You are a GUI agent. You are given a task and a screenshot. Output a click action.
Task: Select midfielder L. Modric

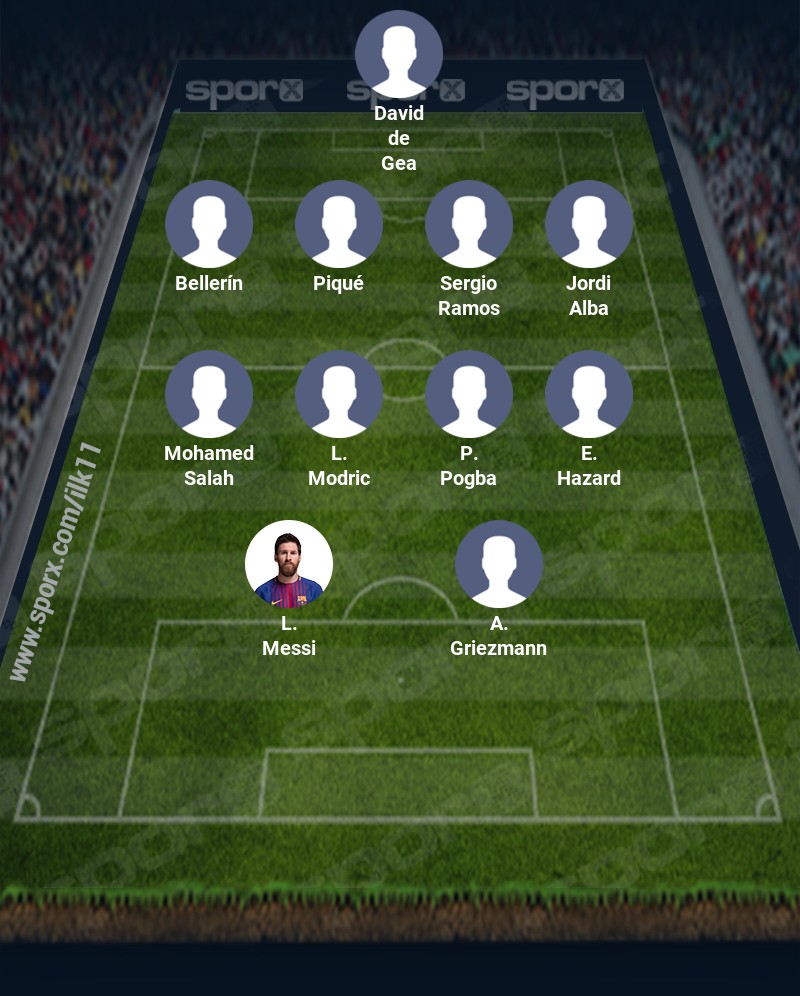pos(339,394)
